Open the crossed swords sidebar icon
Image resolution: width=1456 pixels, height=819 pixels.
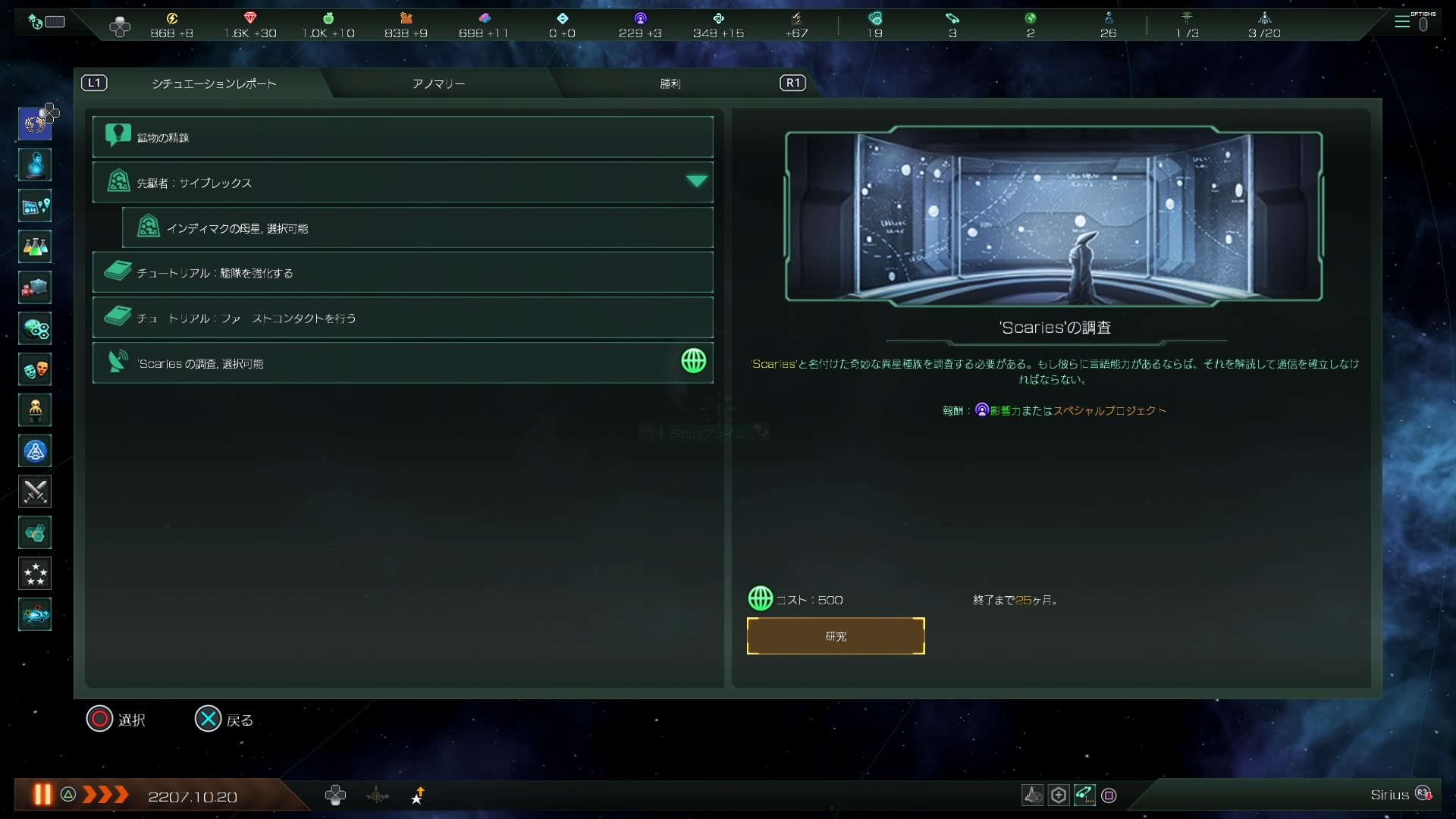coord(35,492)
